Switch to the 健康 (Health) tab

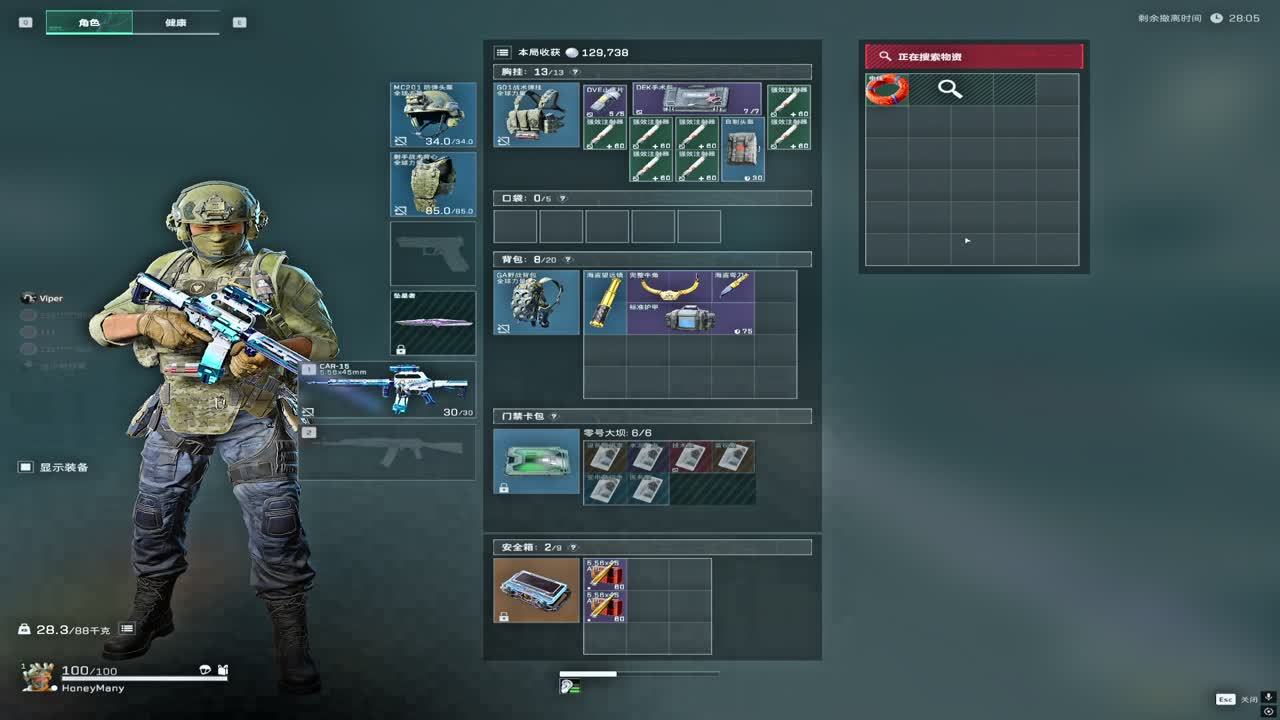tap(175, 22)
